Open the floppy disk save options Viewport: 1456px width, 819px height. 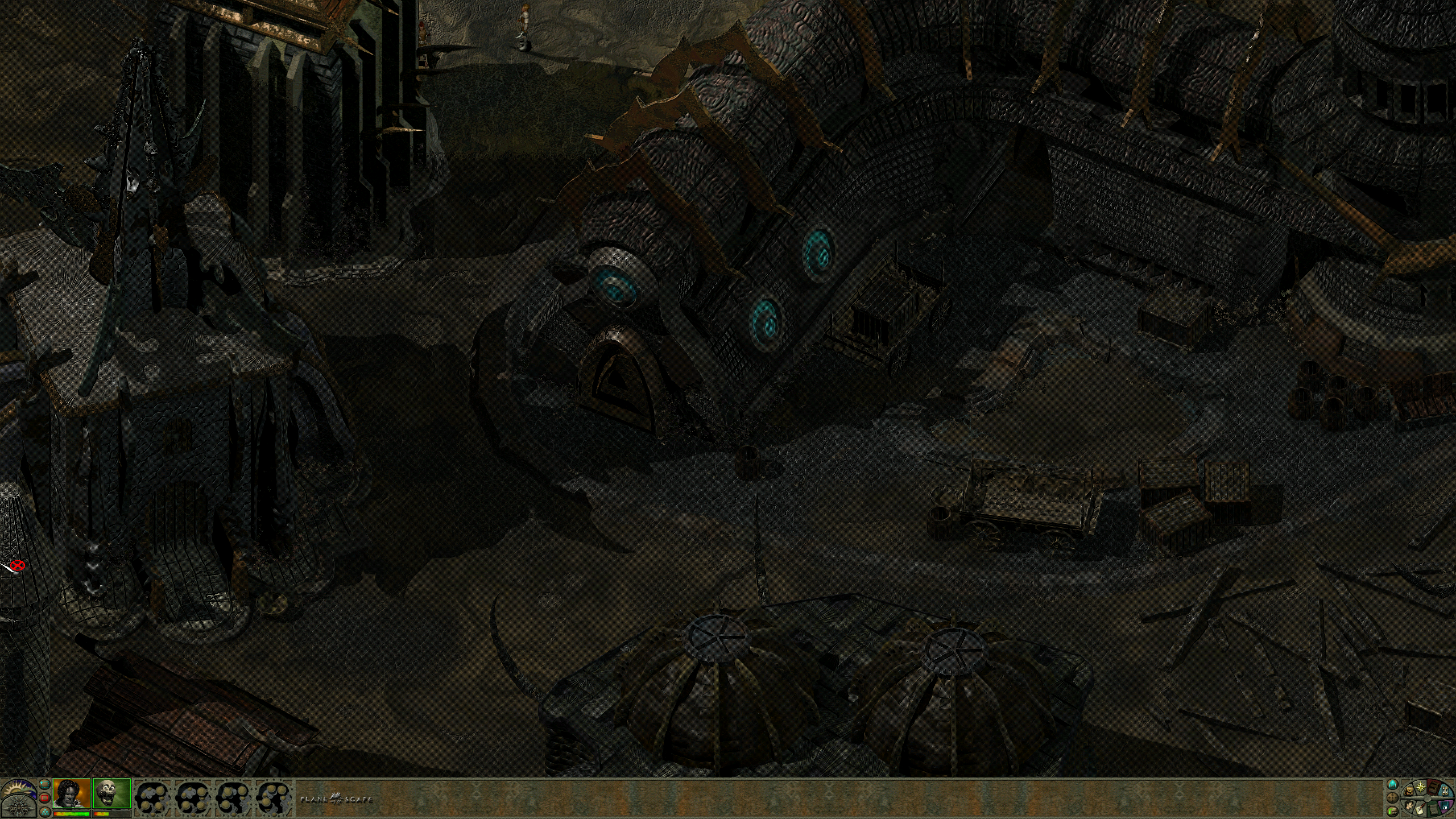1445,805
